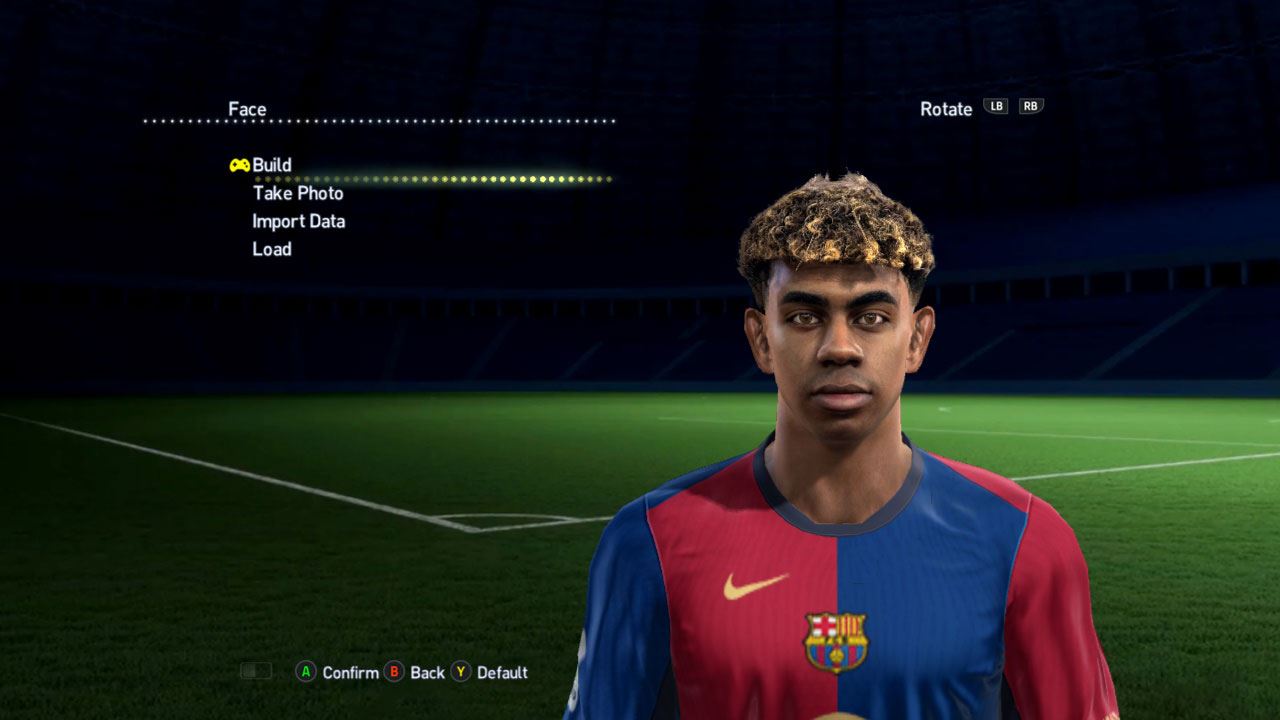1280x720 pixels.
Task: Choose Take Photo from the Face menu
Action: 298,193
